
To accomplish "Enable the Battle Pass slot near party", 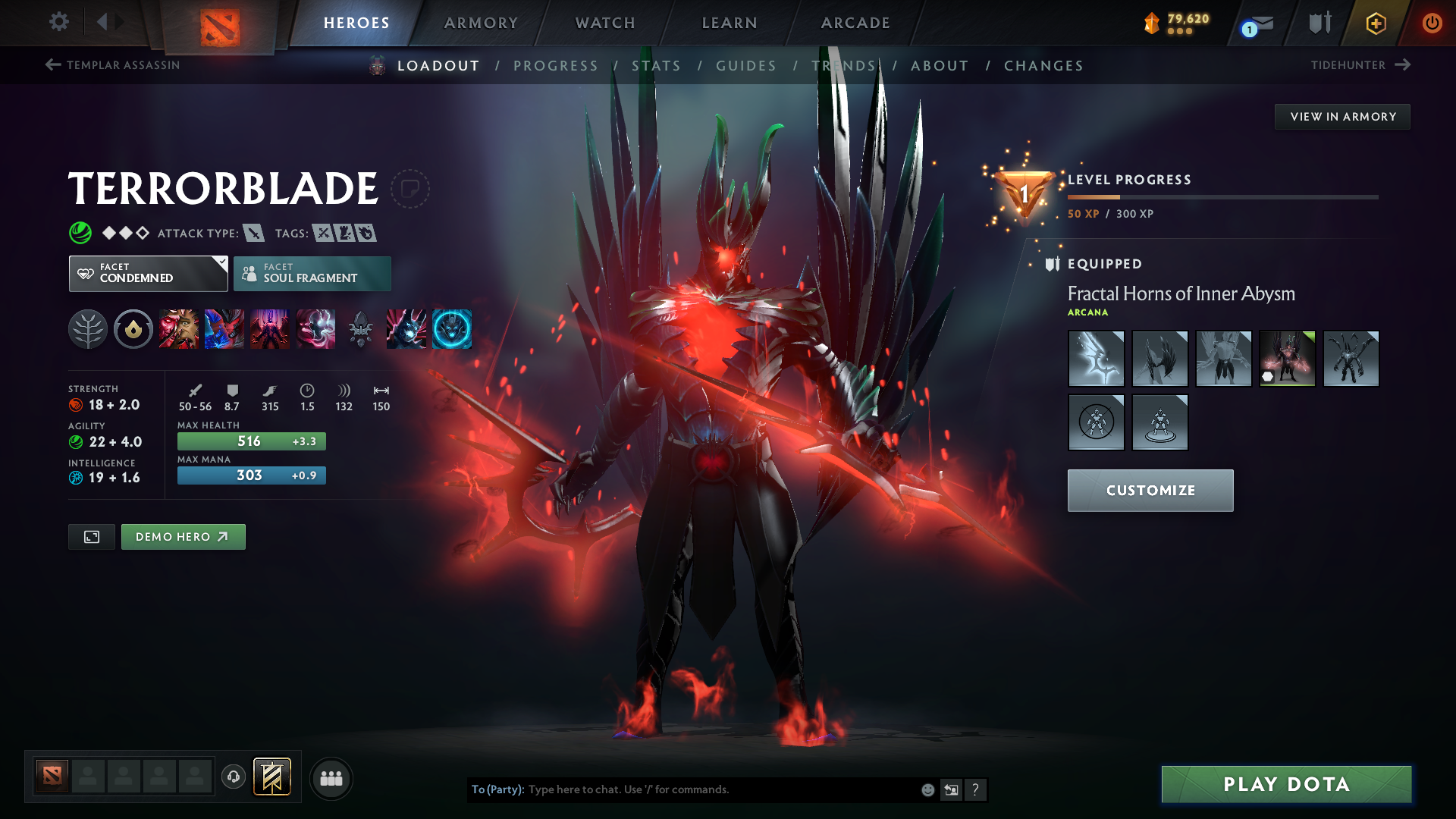I will pyautogui.click(x=272, y=777).
